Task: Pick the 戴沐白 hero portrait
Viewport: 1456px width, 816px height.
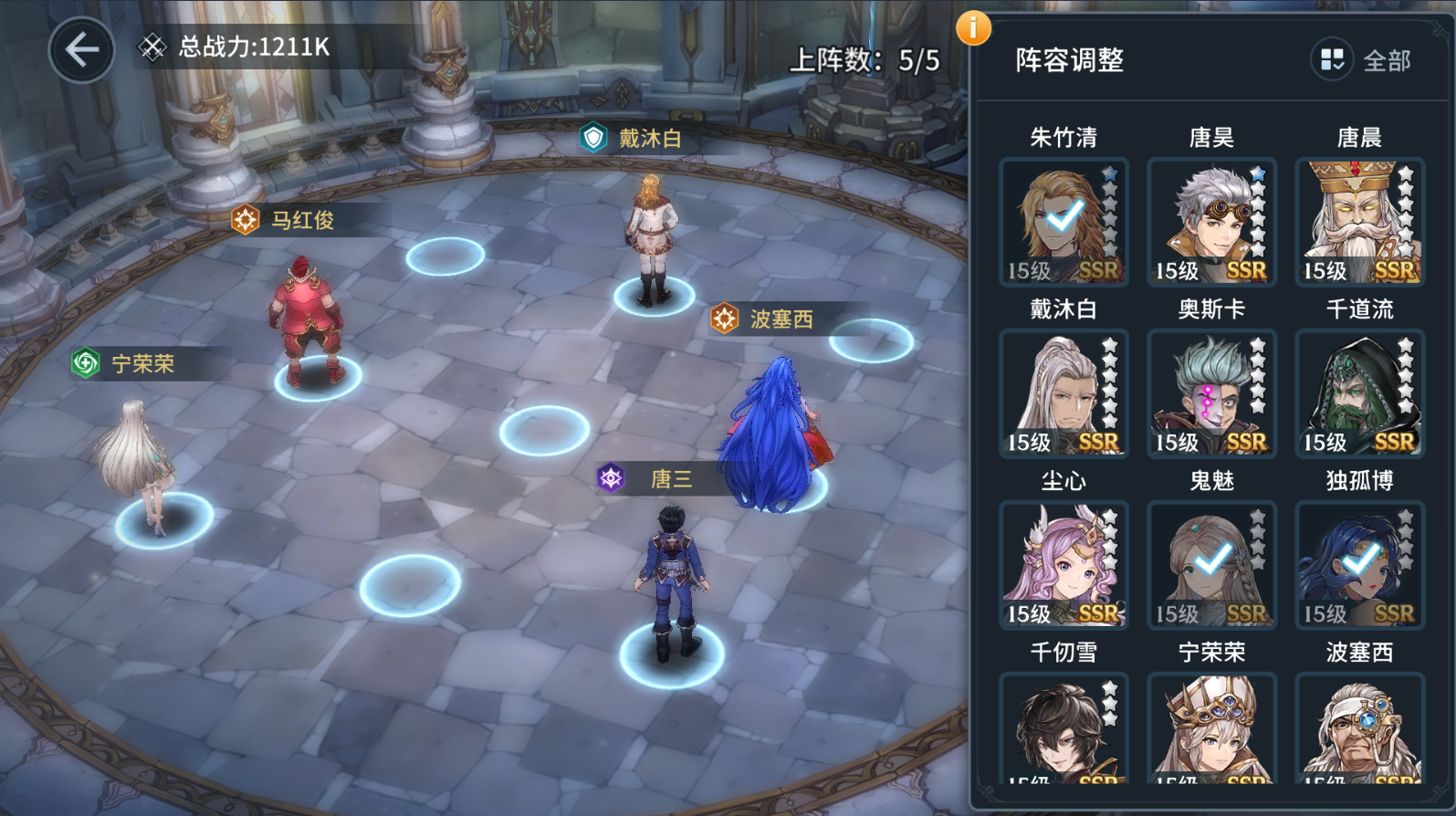Action: tap(1063, 393)
